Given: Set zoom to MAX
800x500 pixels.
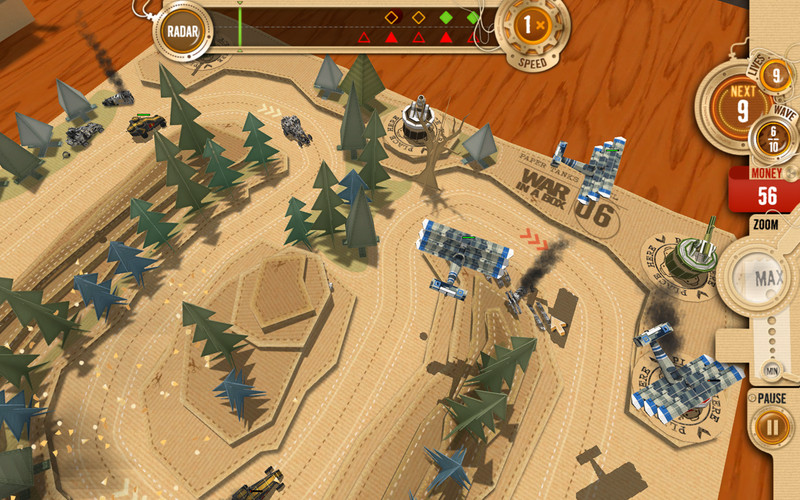Looking at the screenshot, I should point(768,276).
